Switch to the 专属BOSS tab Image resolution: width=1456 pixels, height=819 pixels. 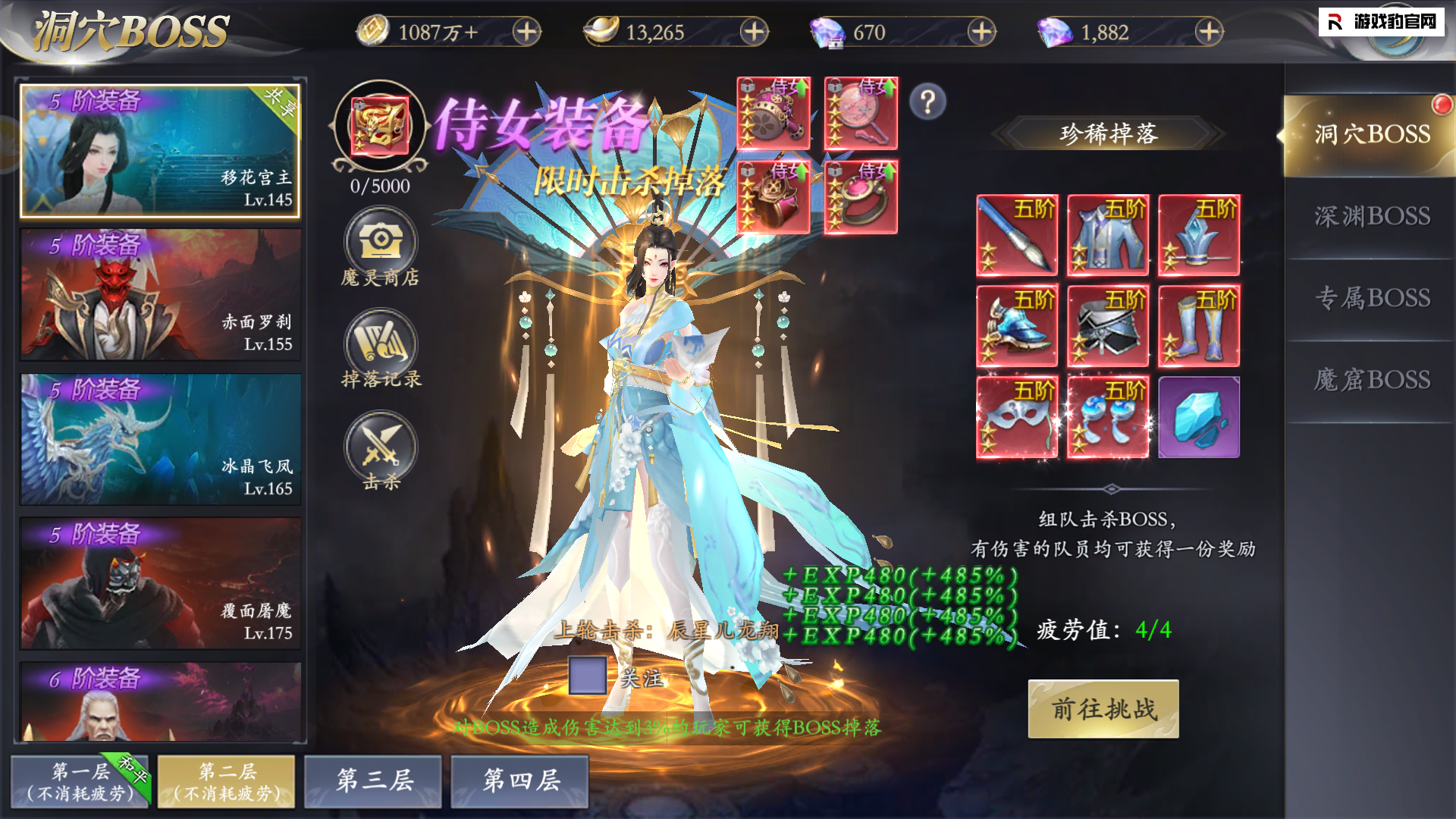click(x=1372, y=299)
